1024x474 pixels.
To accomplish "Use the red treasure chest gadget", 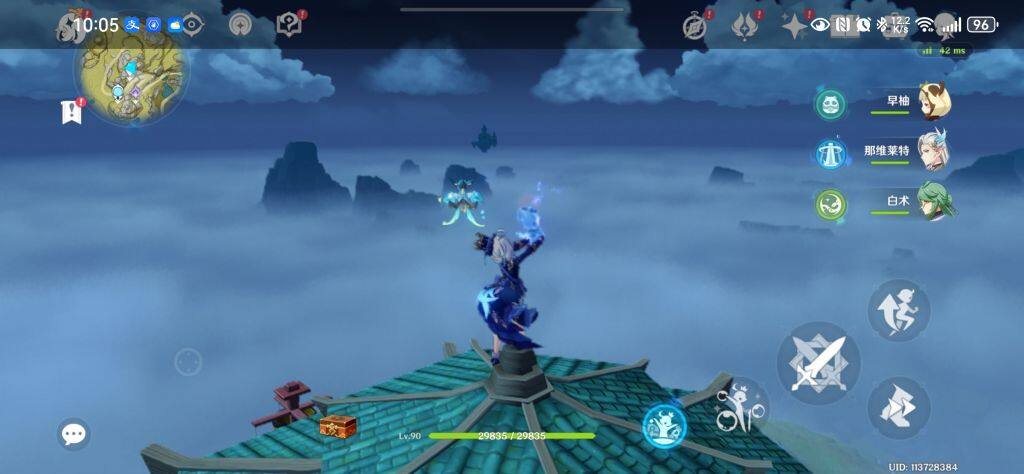I will coord(338,426).
